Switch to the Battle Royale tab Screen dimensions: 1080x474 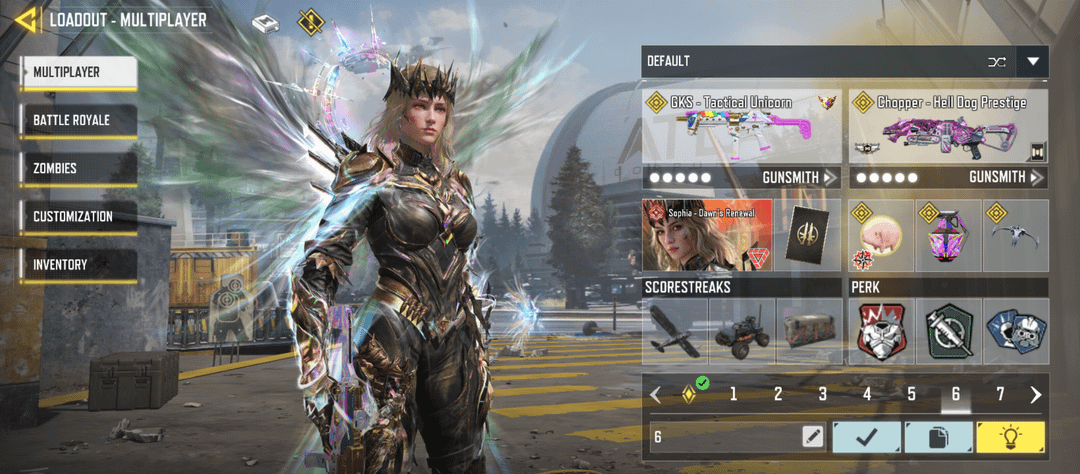pos(78,120)
